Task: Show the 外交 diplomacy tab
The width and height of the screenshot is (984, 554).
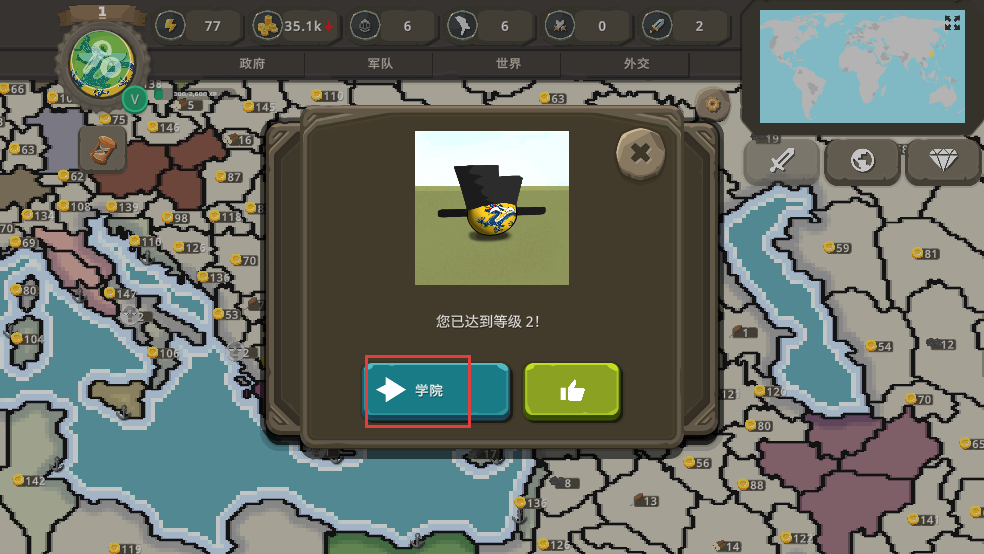Action: (636, 63)
